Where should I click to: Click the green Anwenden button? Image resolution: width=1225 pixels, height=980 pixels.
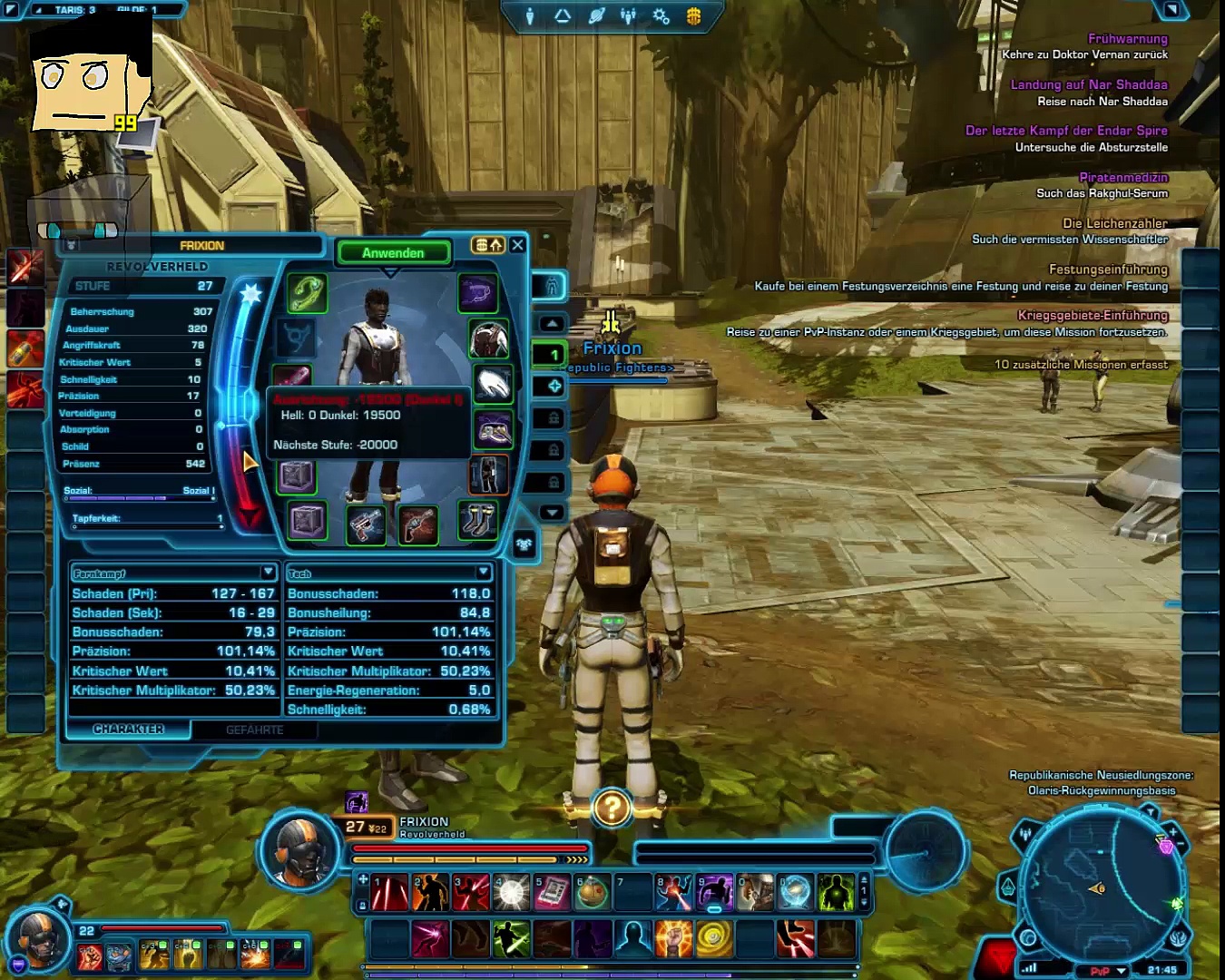393,253
